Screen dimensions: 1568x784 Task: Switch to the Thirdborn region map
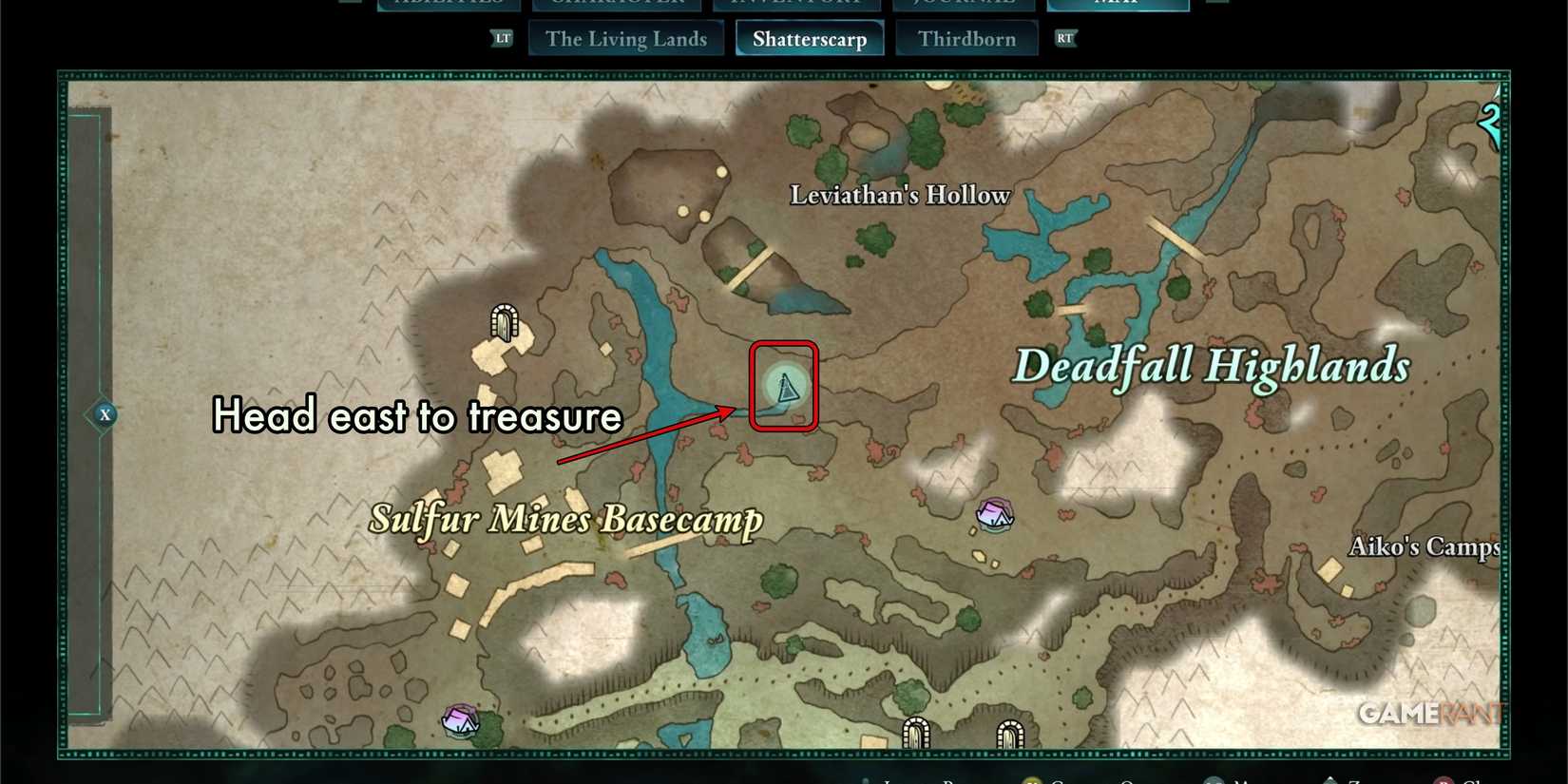coord(967,38)
